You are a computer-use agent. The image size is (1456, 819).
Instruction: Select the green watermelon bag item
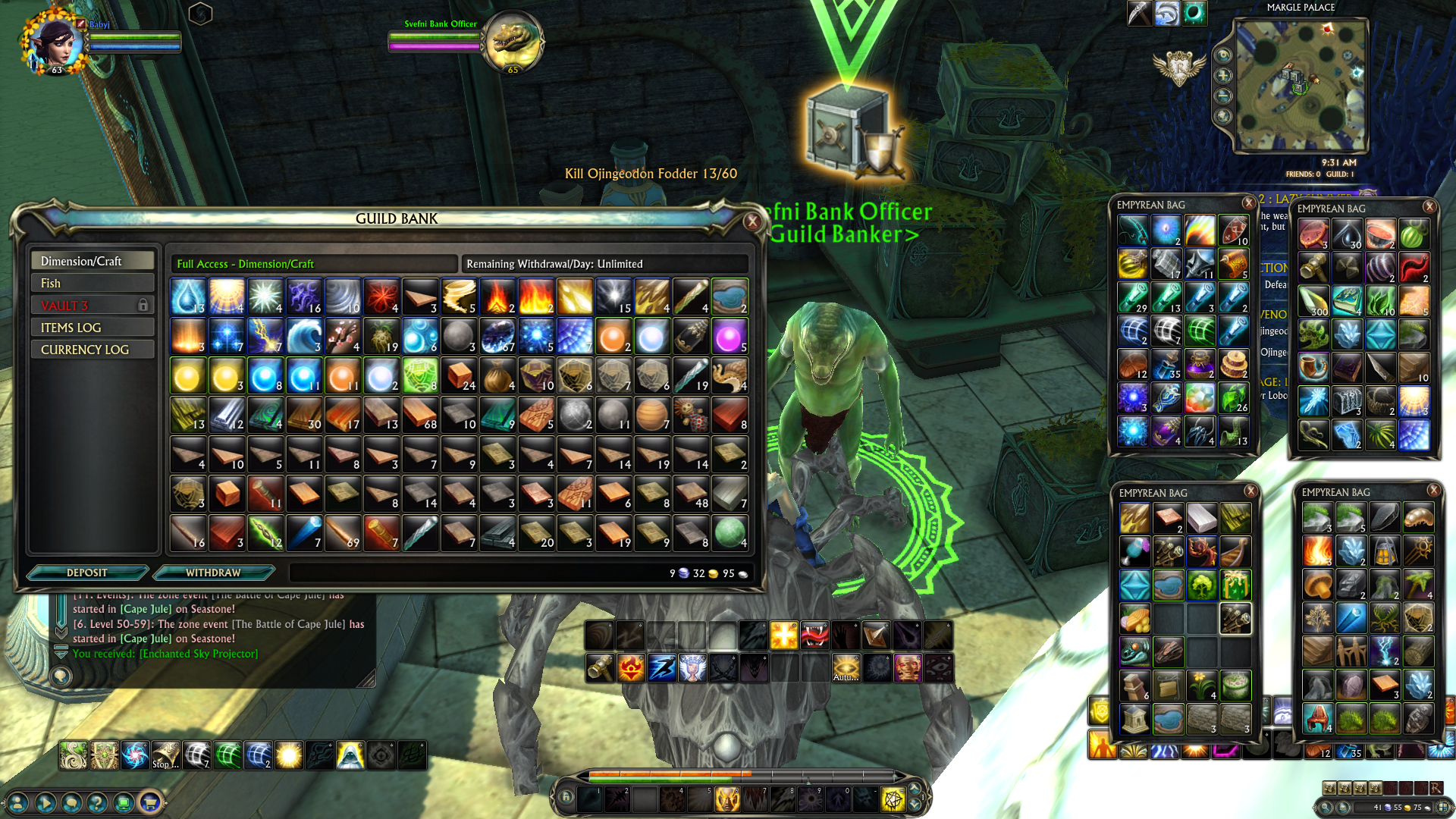[x=1414, y=234]
